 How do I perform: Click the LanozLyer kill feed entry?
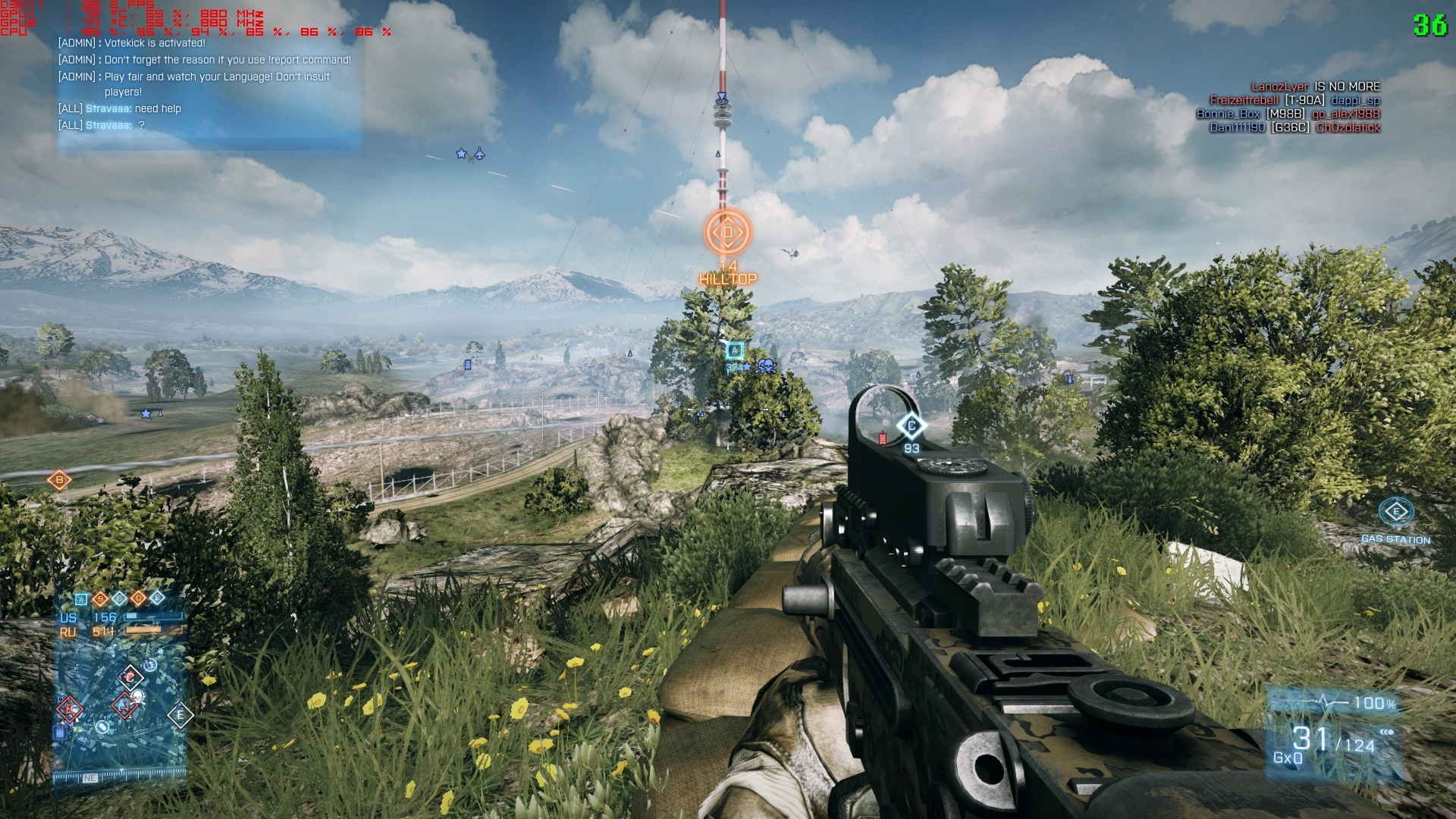pyautogui.click(x=1315, y=86)
